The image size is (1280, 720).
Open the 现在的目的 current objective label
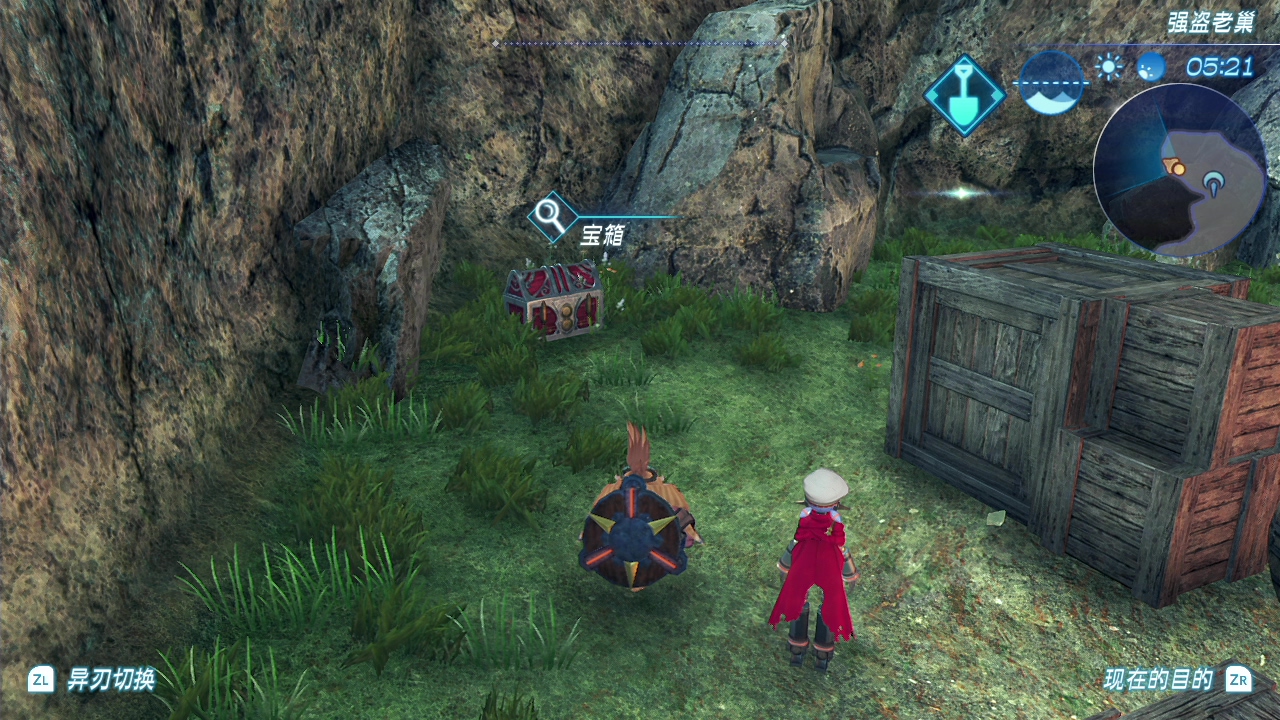point(1158,680)
